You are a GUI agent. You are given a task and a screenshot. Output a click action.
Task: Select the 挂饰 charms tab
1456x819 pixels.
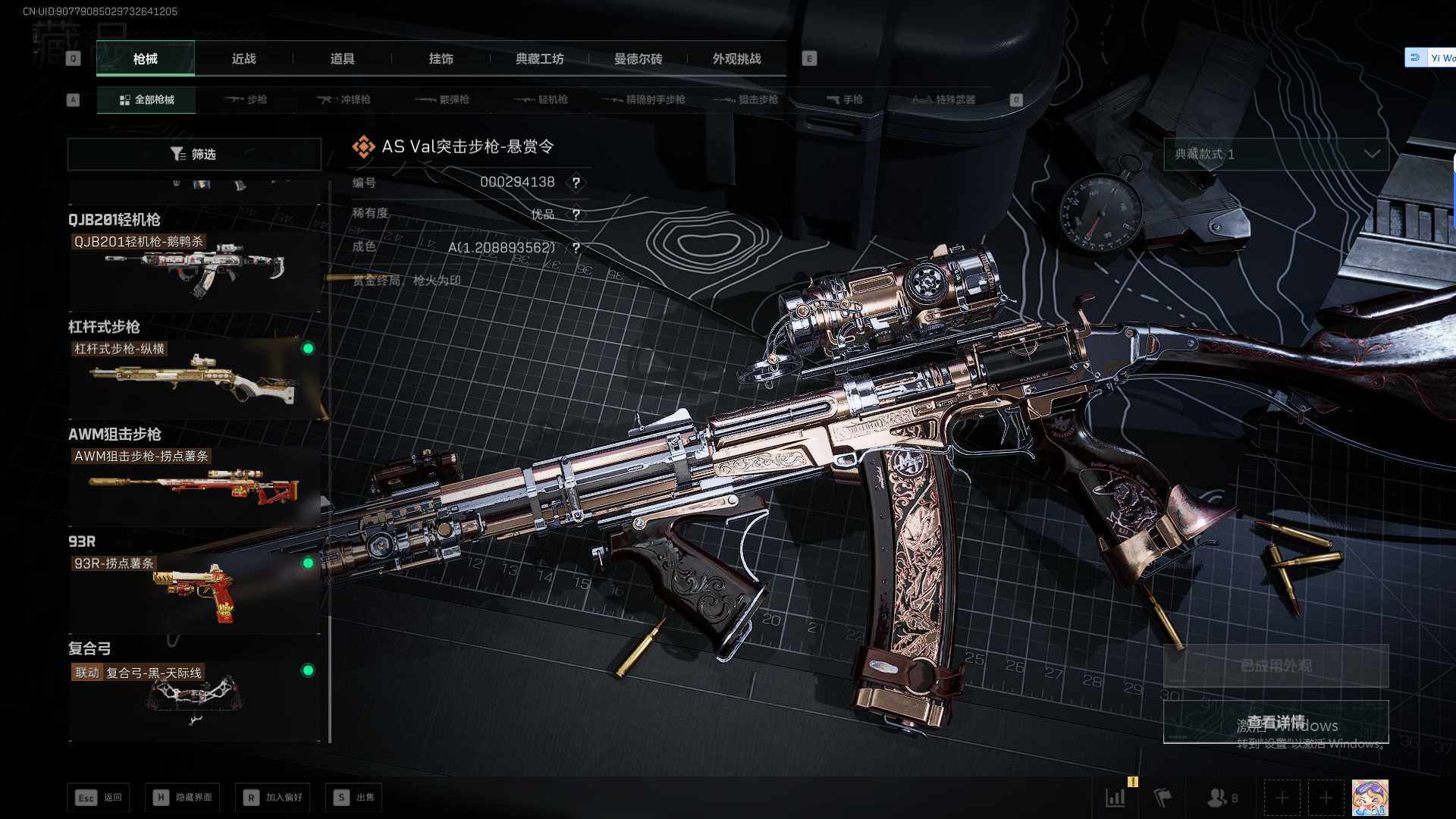[441, 59]
